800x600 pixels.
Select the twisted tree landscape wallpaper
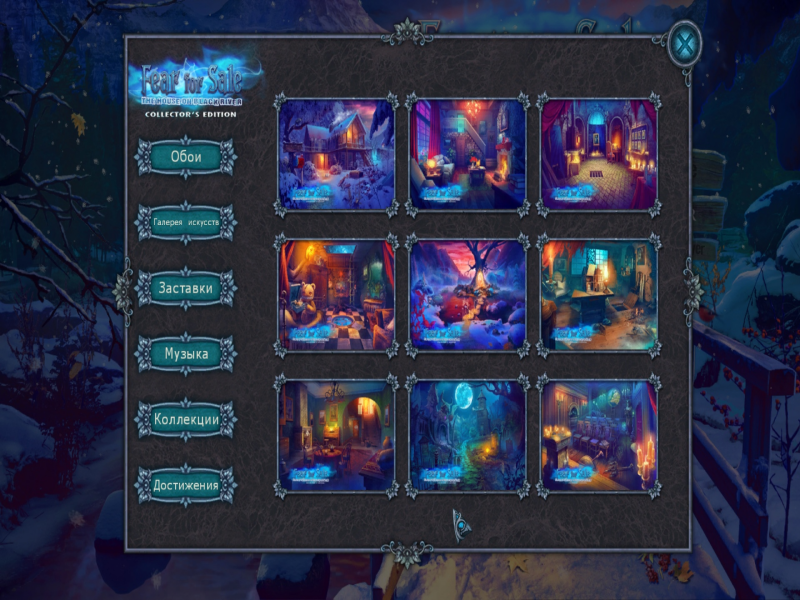click(x=467, y=294)
